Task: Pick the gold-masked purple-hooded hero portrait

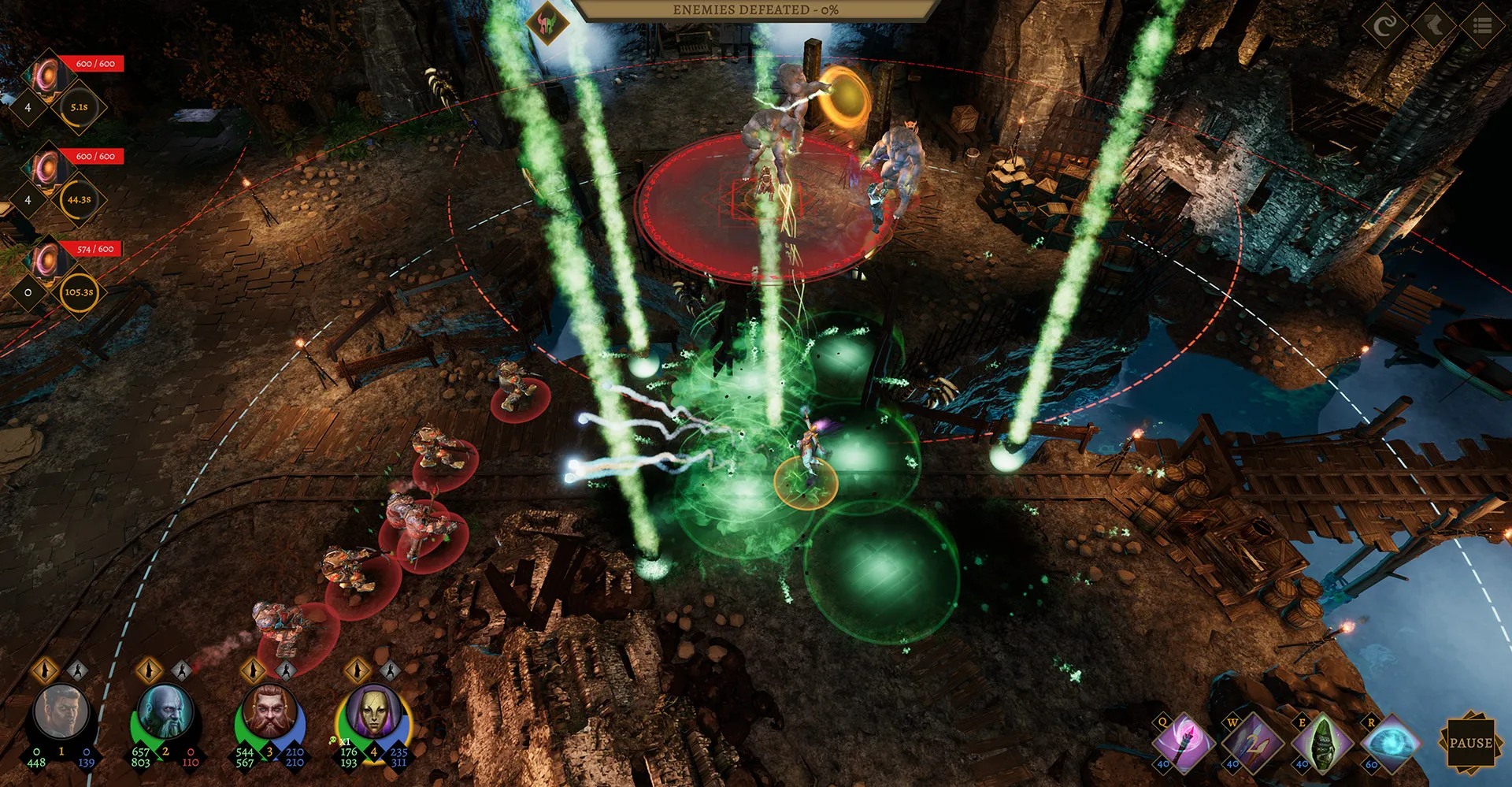Action: [x=373, y=712]
